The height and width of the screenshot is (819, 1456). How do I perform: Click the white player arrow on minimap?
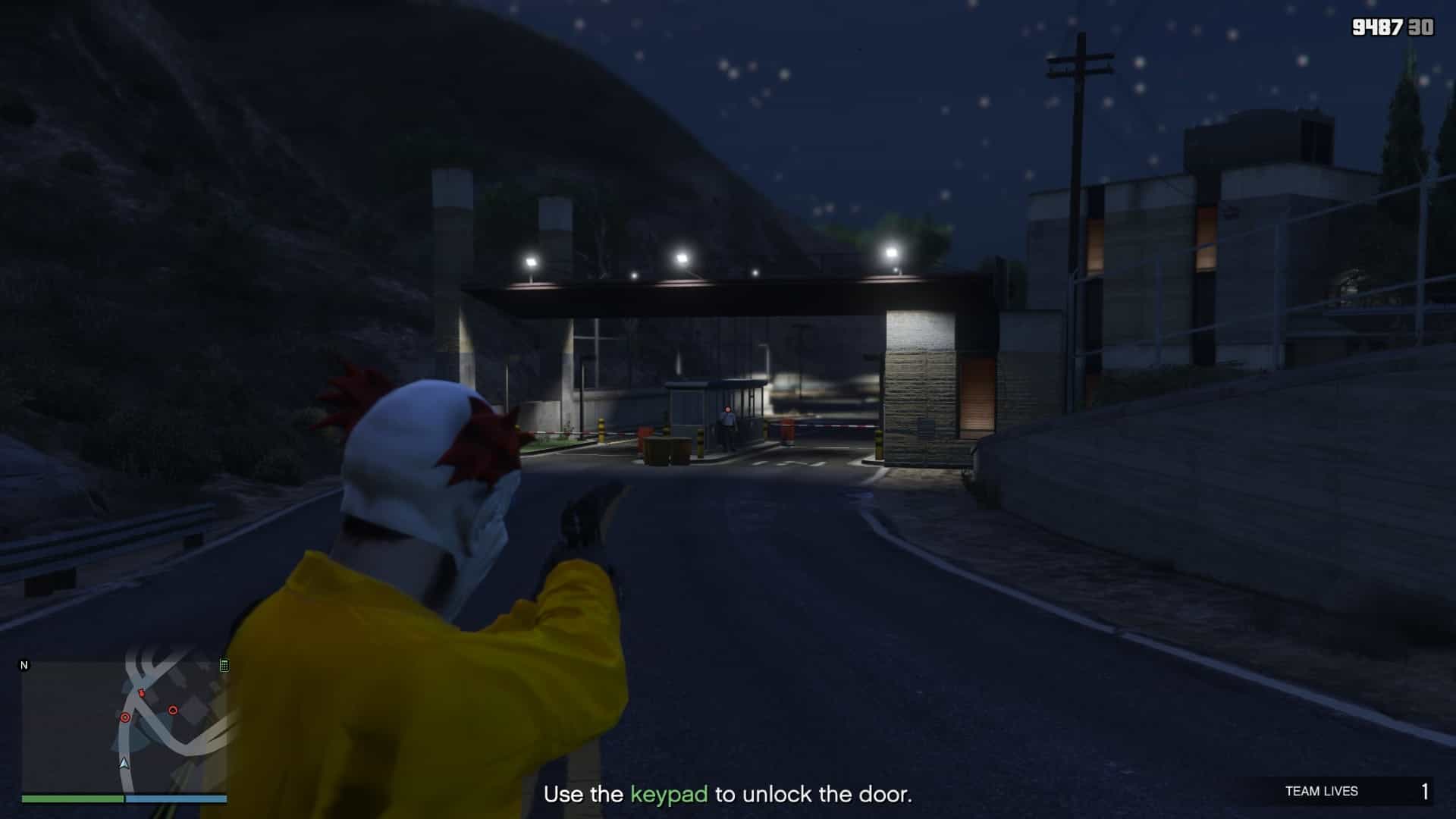point(124,763)
